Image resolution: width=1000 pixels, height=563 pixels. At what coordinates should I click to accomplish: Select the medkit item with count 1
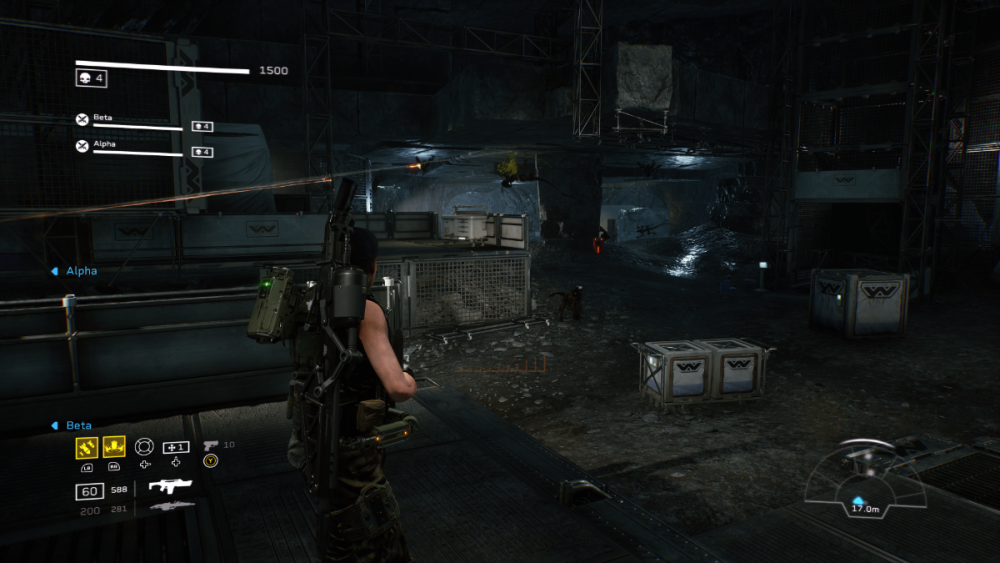pyautogui.click(x=176, y=446)
